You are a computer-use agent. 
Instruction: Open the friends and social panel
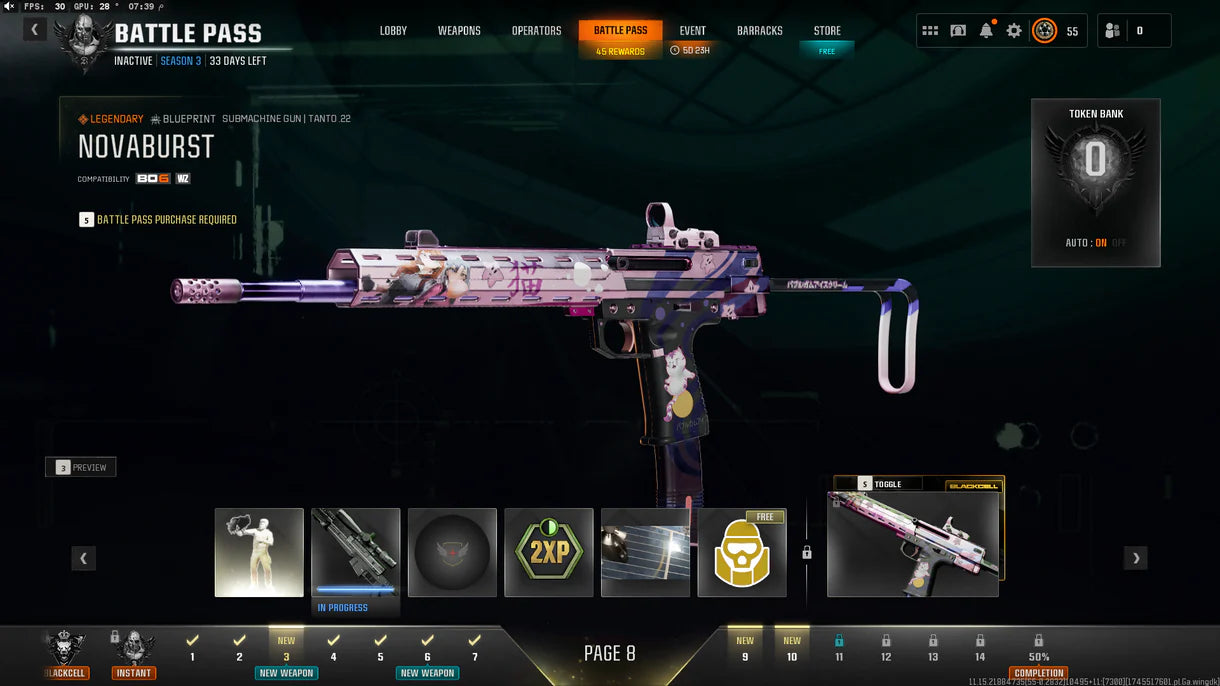tap(1133, 31)
